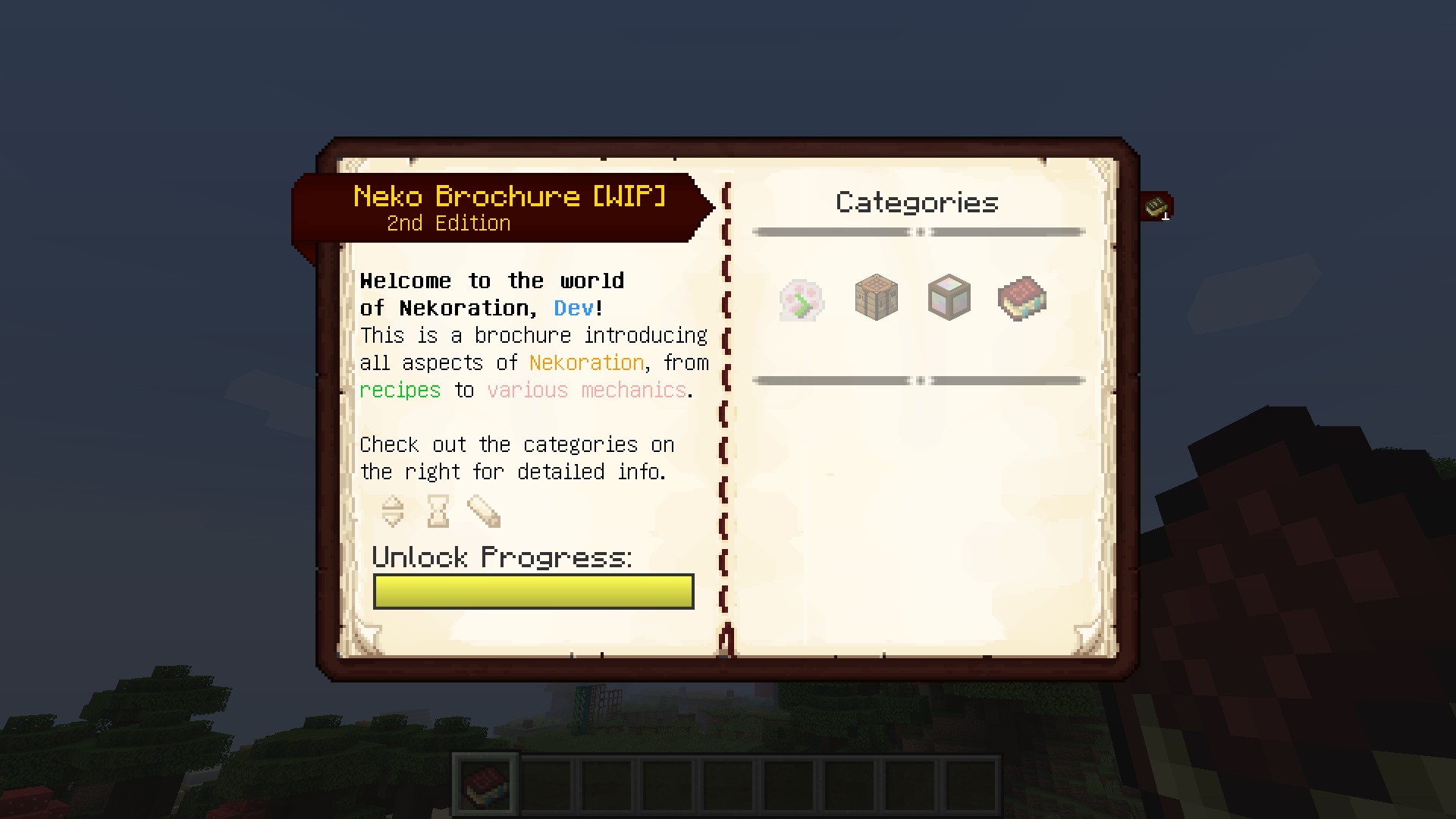Open the crafting table category
Viewport: 1456px width, 819px height.
[876, 297]
